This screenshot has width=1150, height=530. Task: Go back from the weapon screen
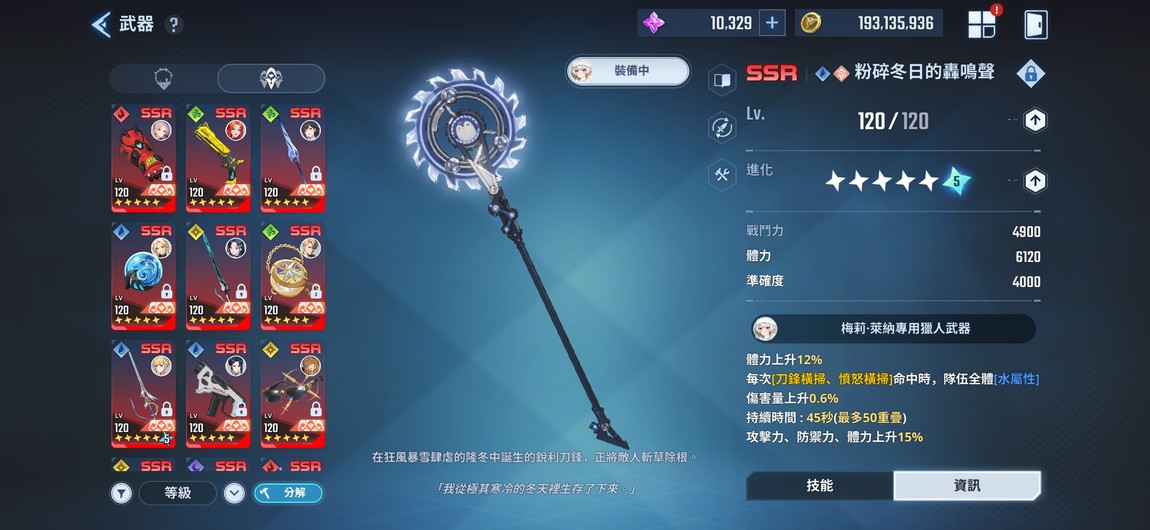(x=101, y=24)
